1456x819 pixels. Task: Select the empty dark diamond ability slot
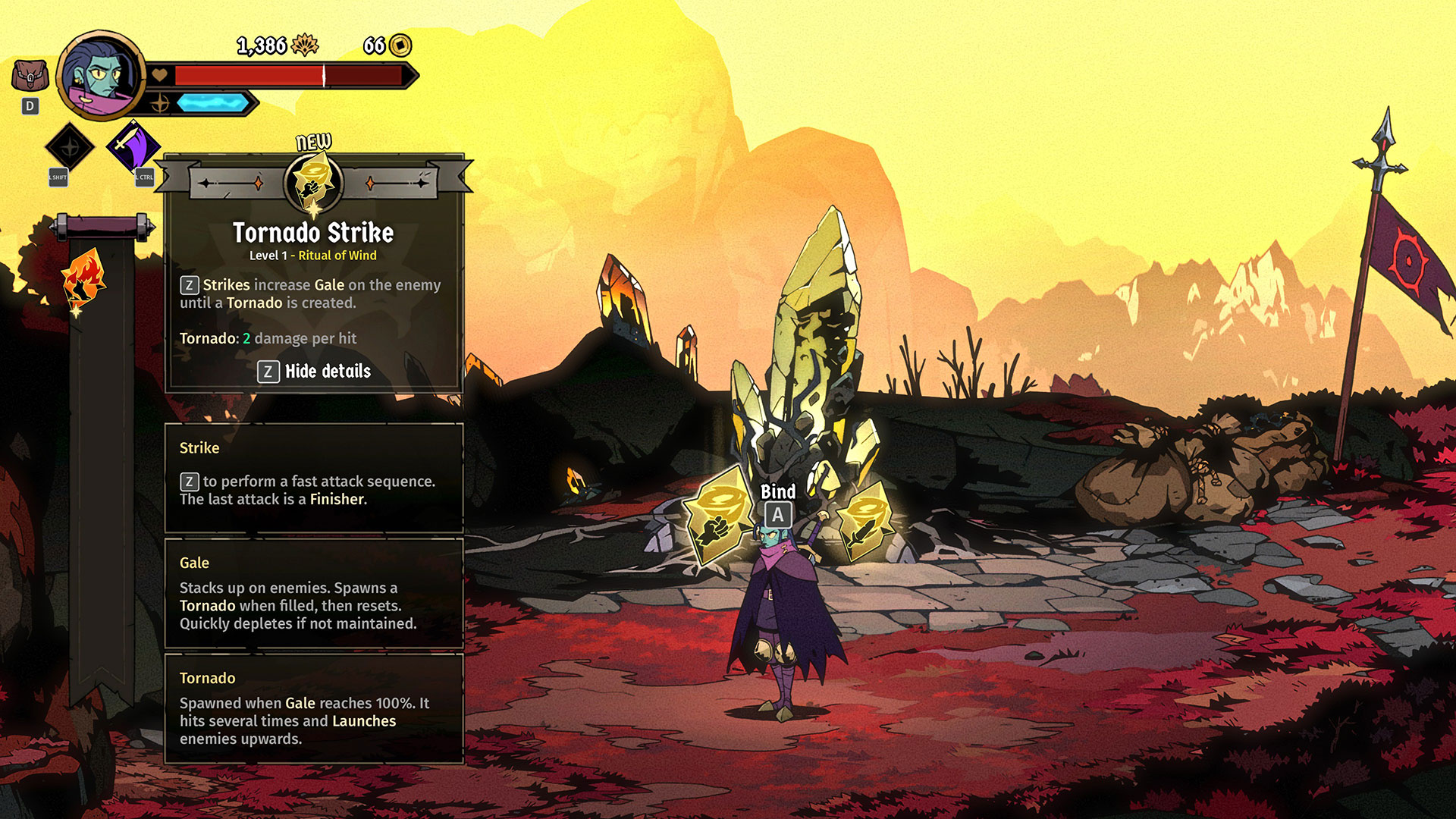(x=69, y=146)
